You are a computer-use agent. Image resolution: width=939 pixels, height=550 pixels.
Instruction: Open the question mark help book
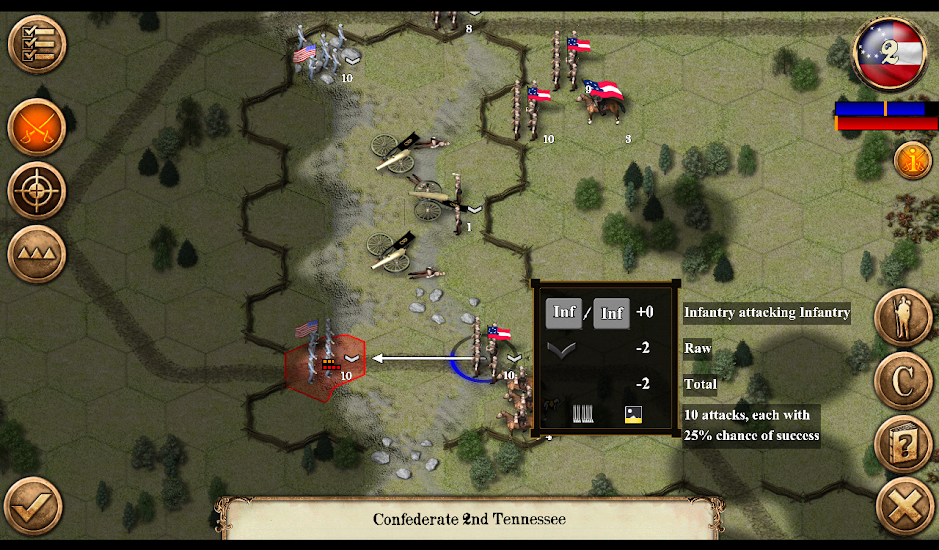point(904,444)
